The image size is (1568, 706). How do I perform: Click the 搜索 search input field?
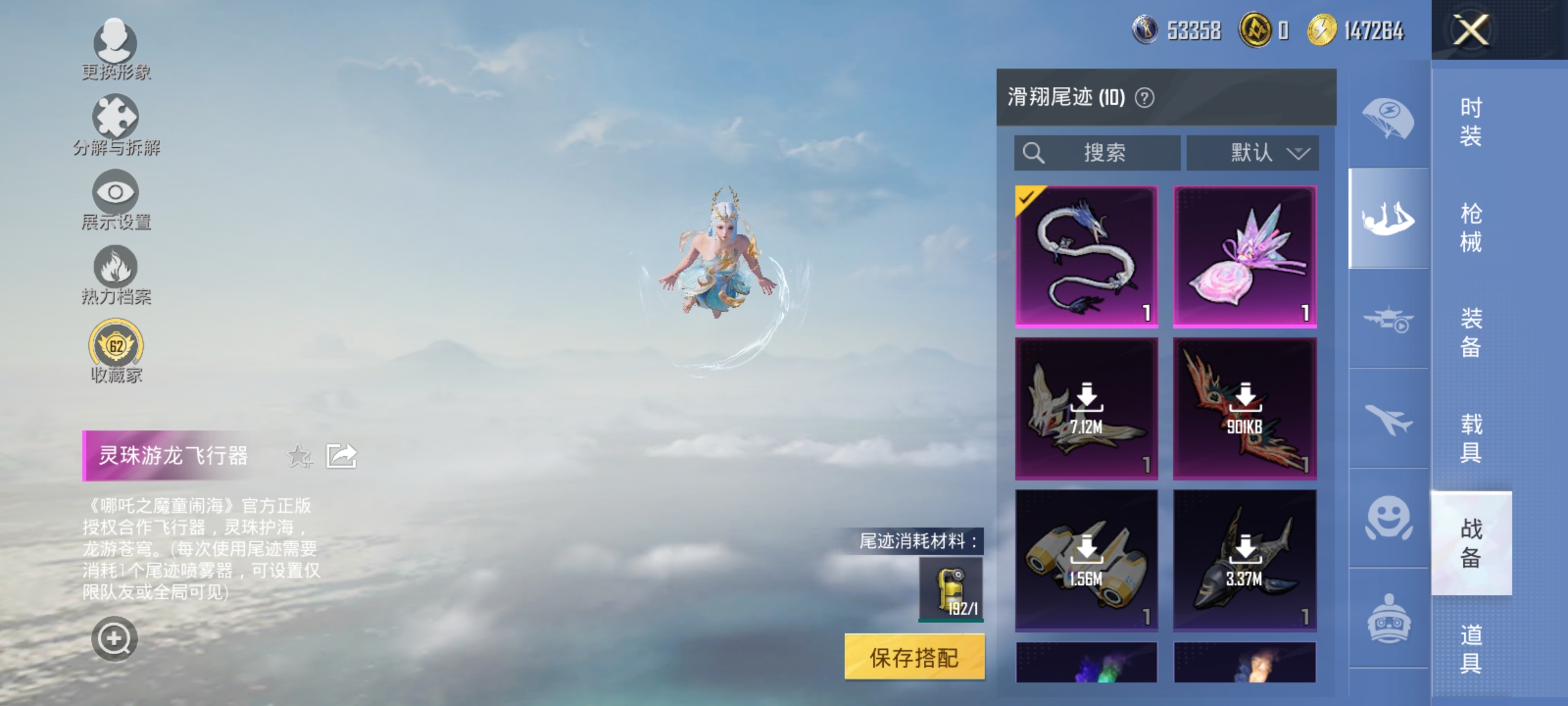click(1098, 152)
